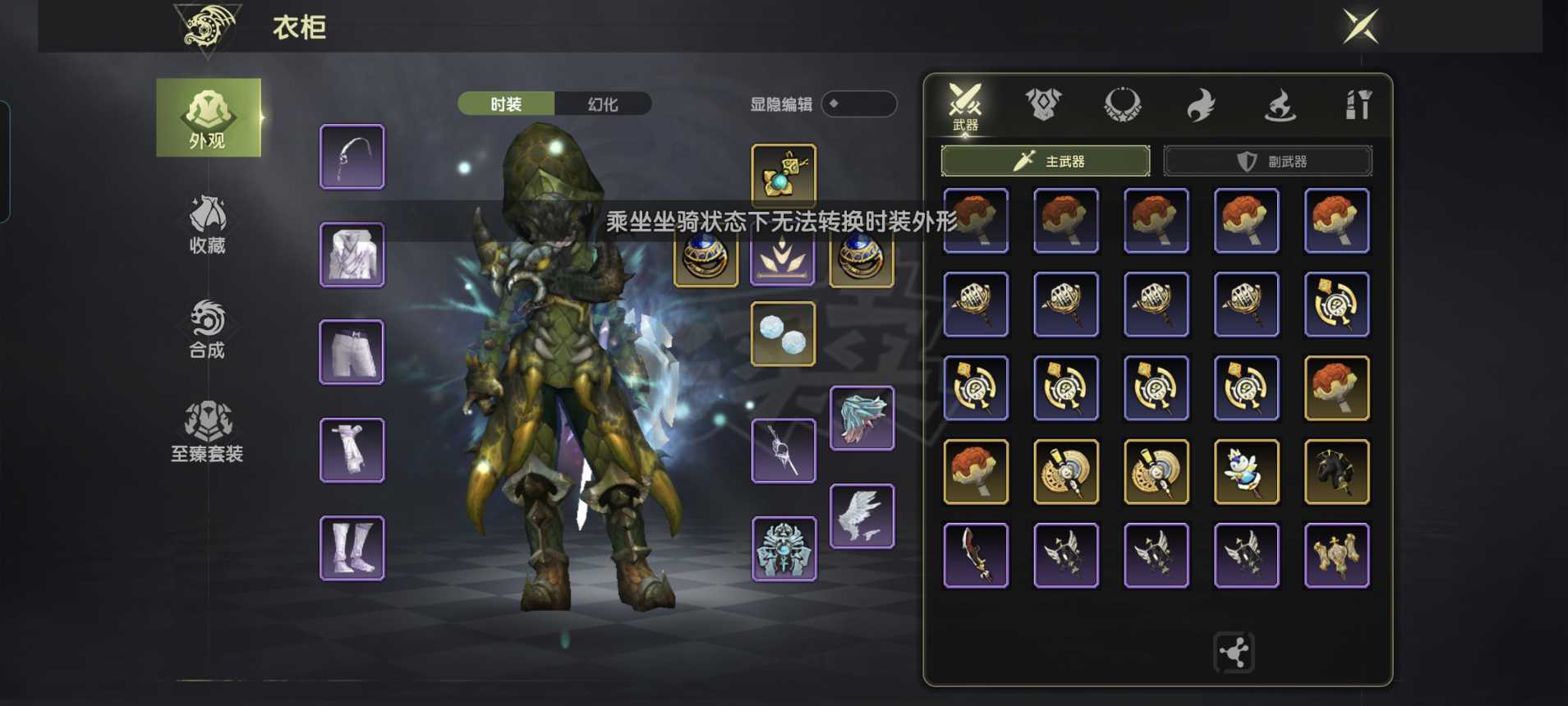Open the aura effect category

pyautogui.click(x=1278, y=103)
